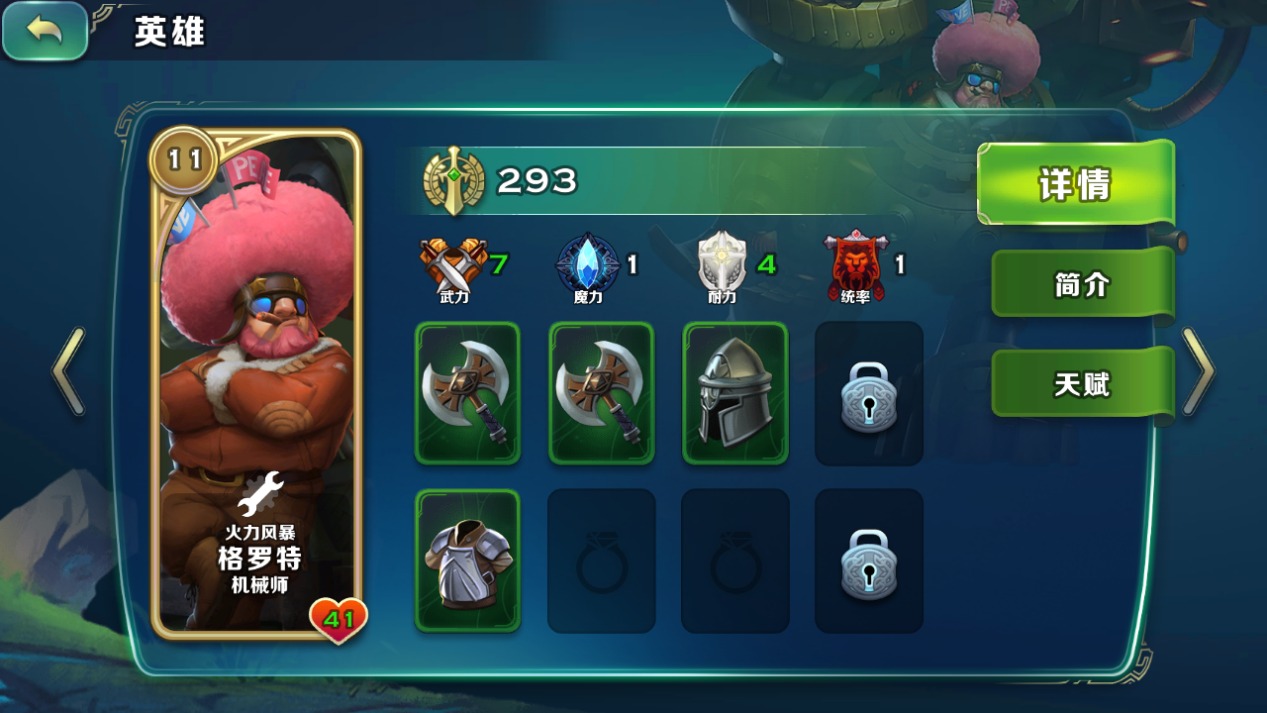Select the chest armor equipment slot

[467, 560]
